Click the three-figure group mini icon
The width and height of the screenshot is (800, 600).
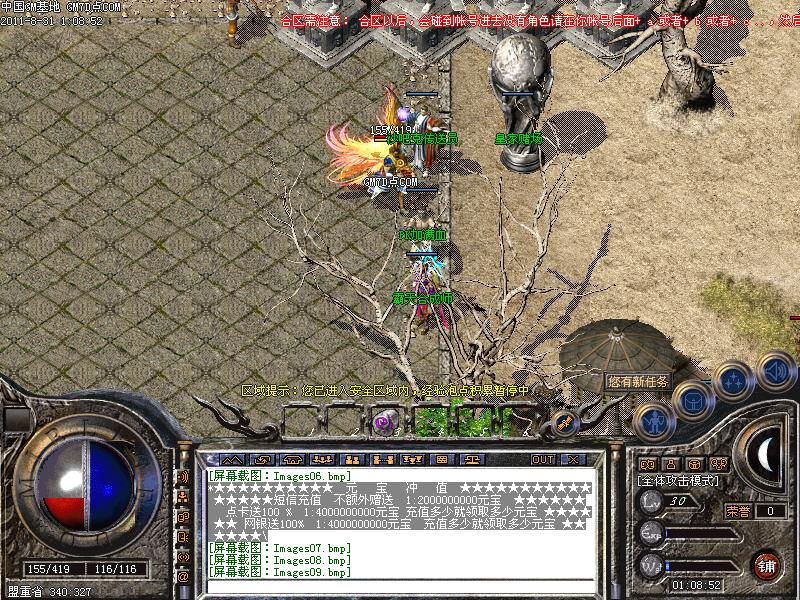[x=719, y=465]
